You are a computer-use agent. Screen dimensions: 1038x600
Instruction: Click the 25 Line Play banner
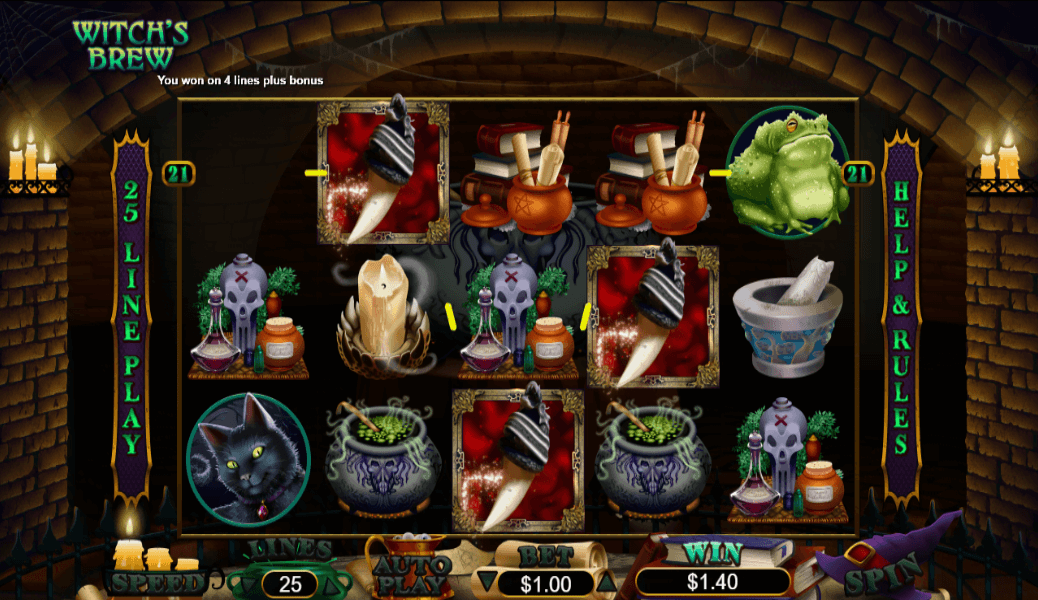point(132,320)
